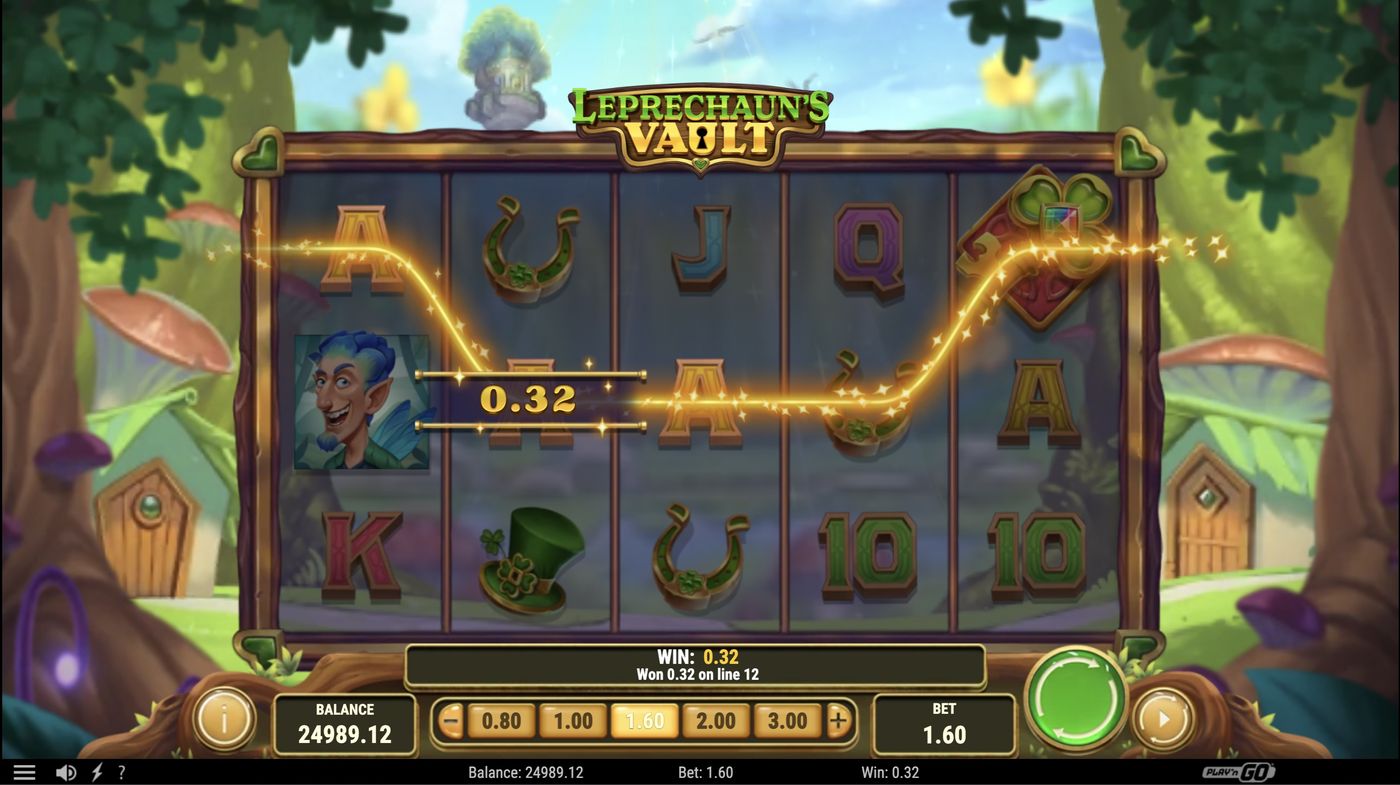Click the WIN: 0.32 message bar
1400x785 pixels.
(695, 665)
